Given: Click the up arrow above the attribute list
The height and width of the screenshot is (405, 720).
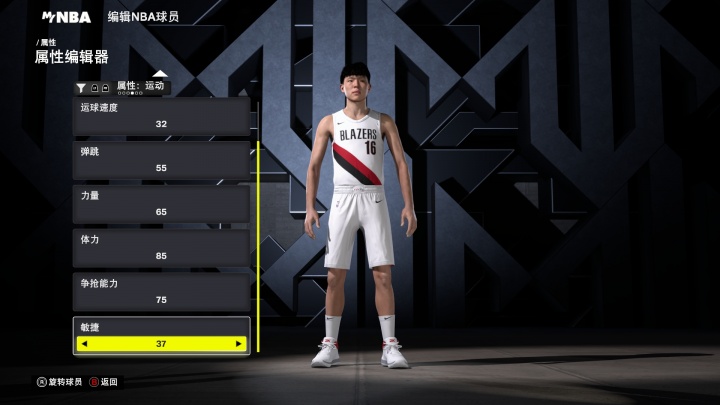Looking at the screenshot, I should pyautogui.click(x=160, y=74).
